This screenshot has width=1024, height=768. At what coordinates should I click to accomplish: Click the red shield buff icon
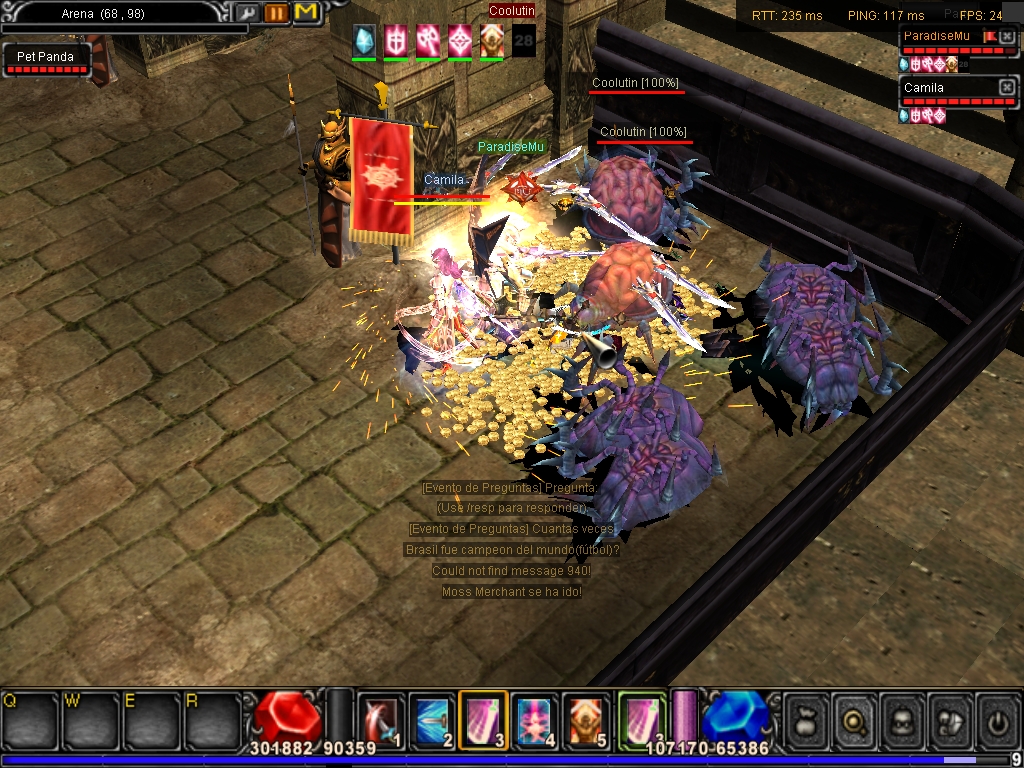[x=396, y=40]
